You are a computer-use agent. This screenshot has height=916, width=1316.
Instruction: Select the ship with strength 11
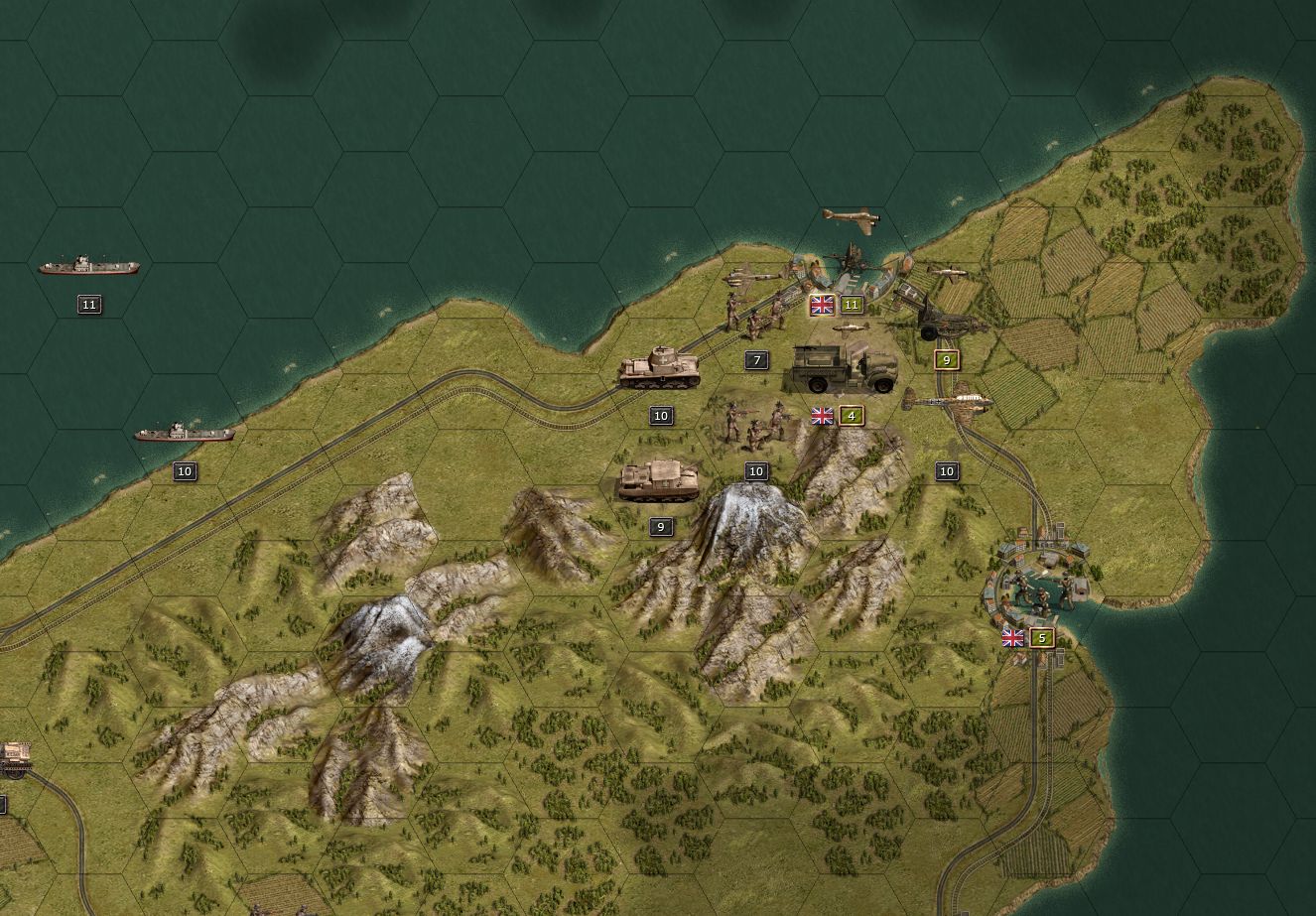click(x=89, y=267)
